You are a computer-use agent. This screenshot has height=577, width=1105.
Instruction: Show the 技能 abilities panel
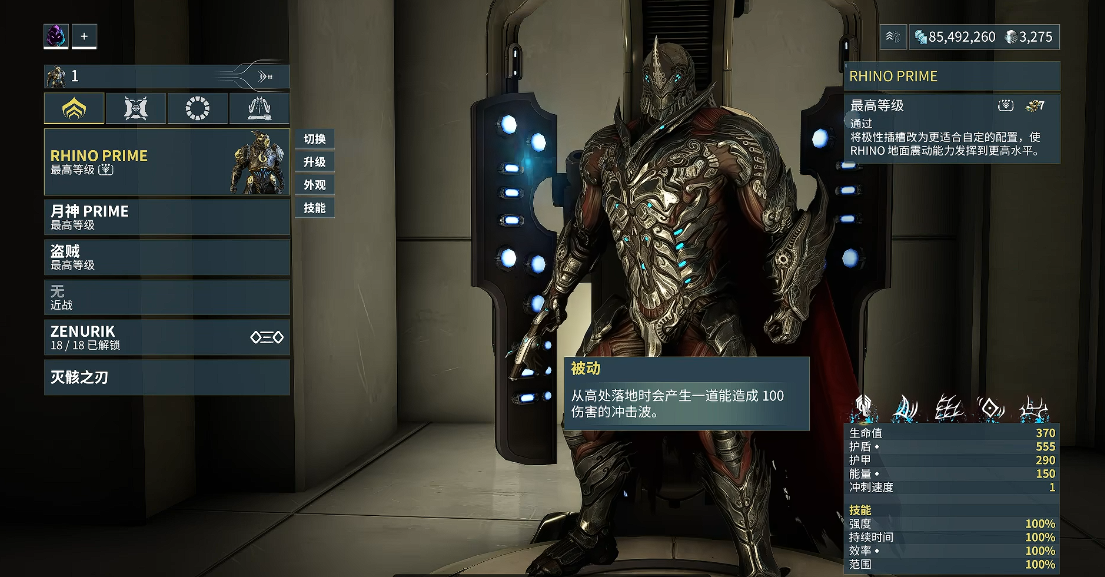pyautogui.click(x=315, y=208)
